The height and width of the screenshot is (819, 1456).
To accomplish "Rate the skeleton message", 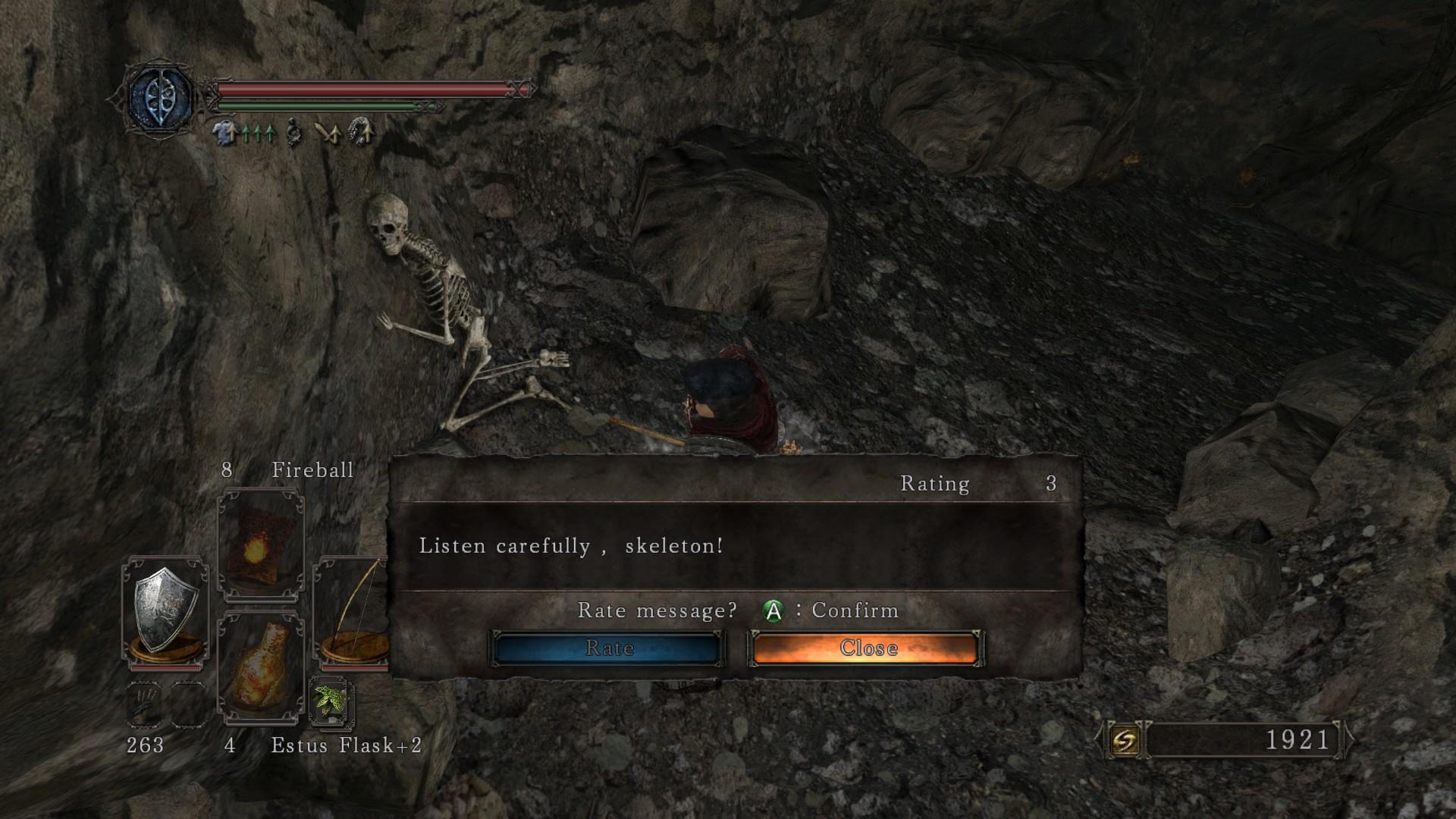I will coord(608,648).
